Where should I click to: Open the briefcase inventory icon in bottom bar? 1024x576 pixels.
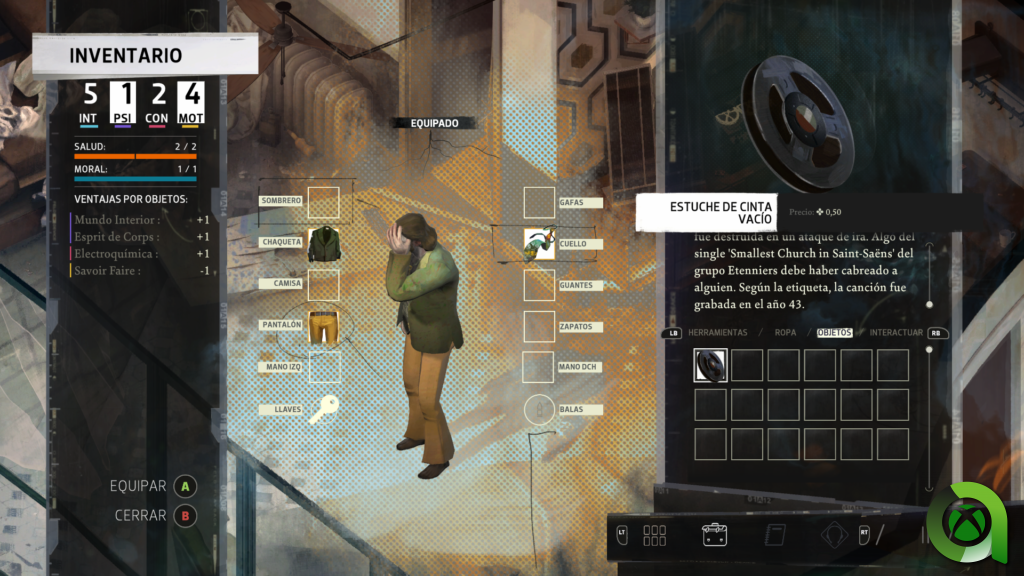pos(714,535)
